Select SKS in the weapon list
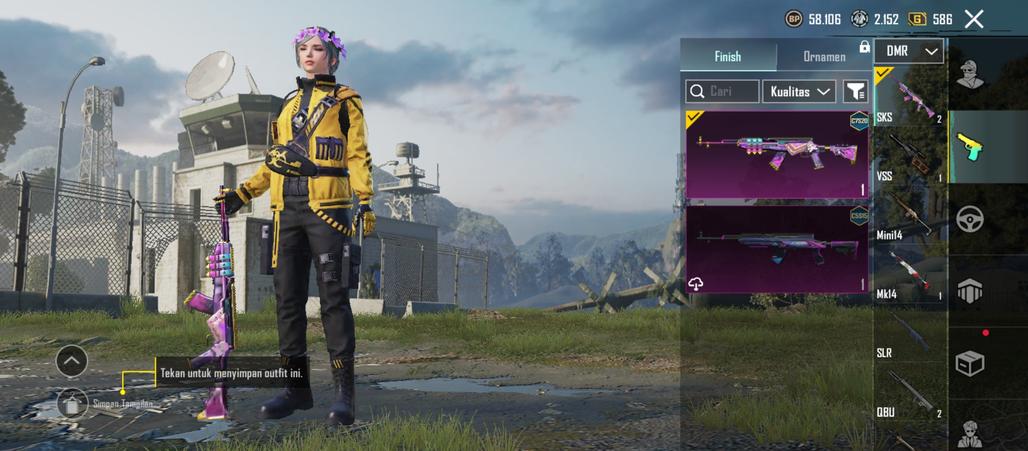This screenshot has width=1028, height=451. click(909, 98)
